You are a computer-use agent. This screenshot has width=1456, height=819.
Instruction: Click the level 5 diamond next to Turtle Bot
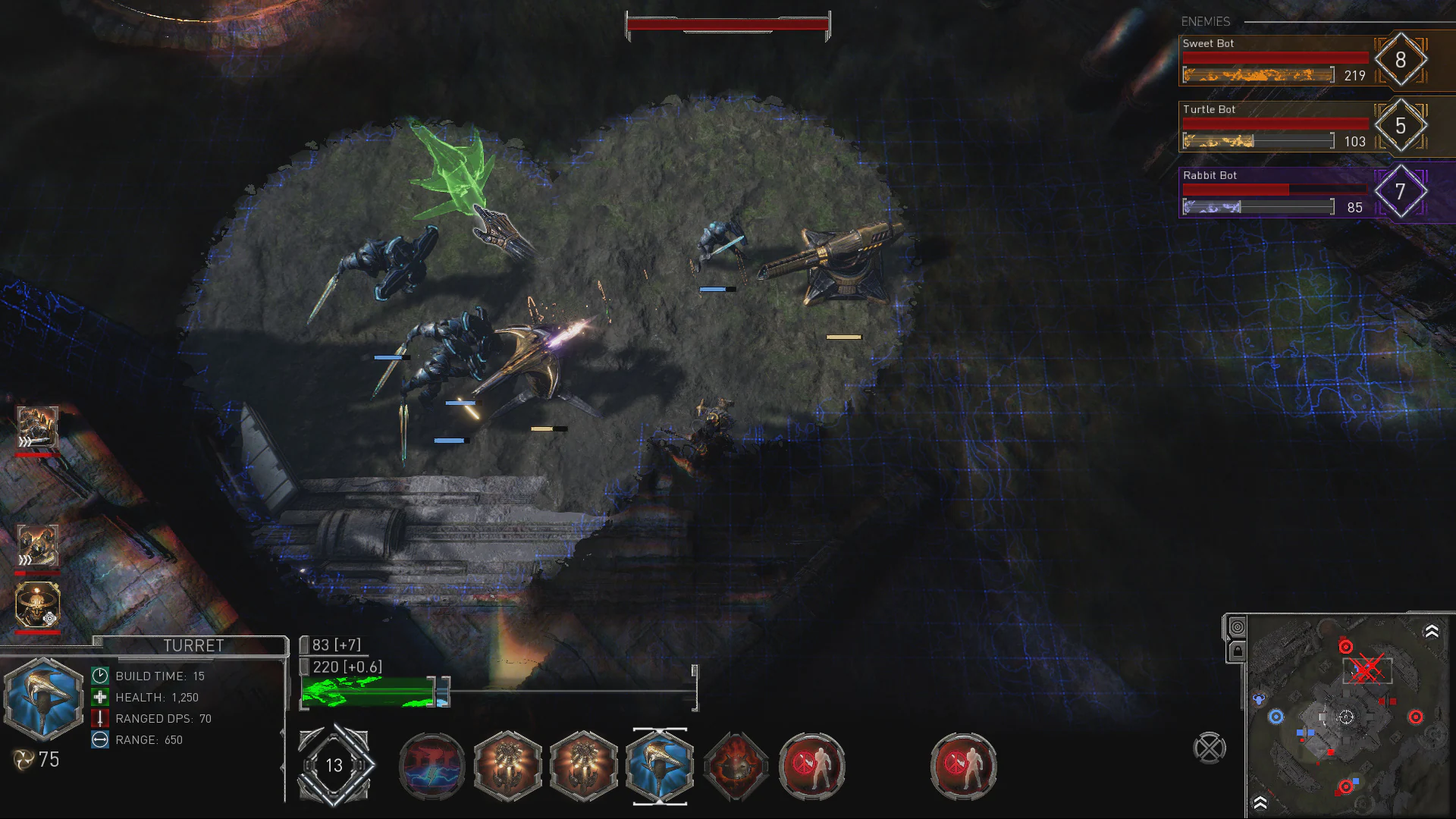(x=1402, y=126)
